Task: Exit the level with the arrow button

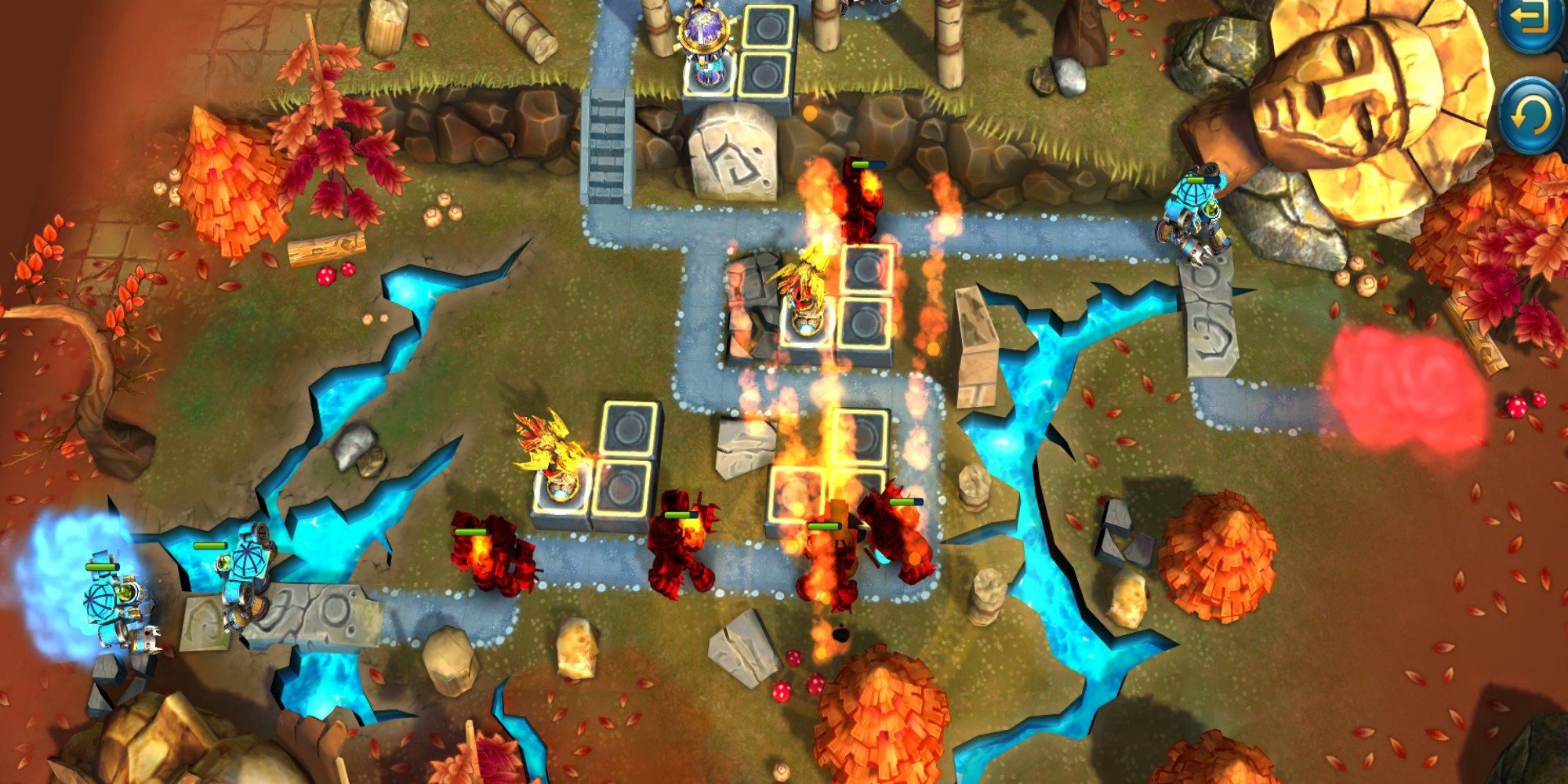Action: [1533, 20]
